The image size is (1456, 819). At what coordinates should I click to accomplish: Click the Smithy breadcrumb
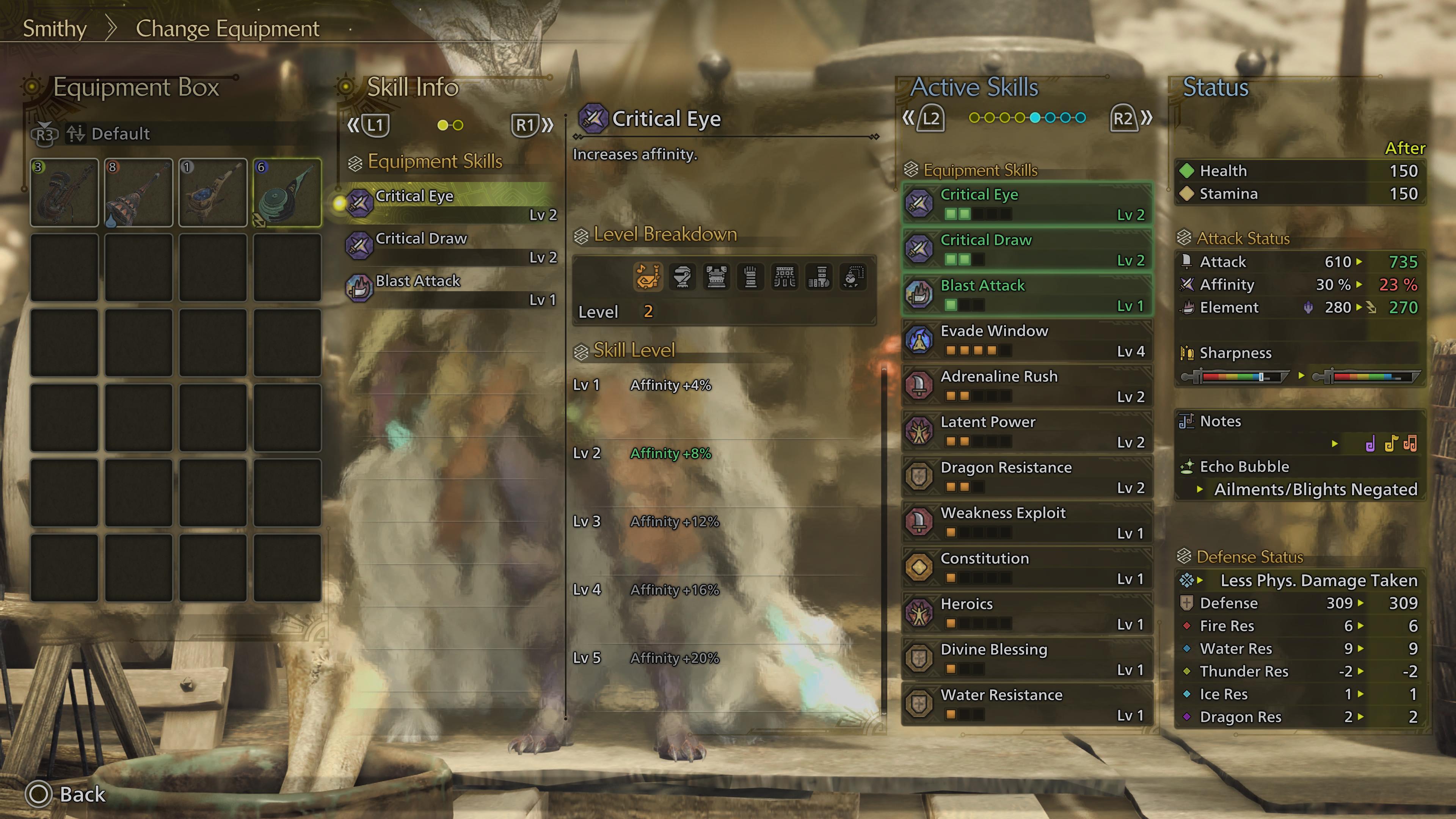(x=54, y=28)
